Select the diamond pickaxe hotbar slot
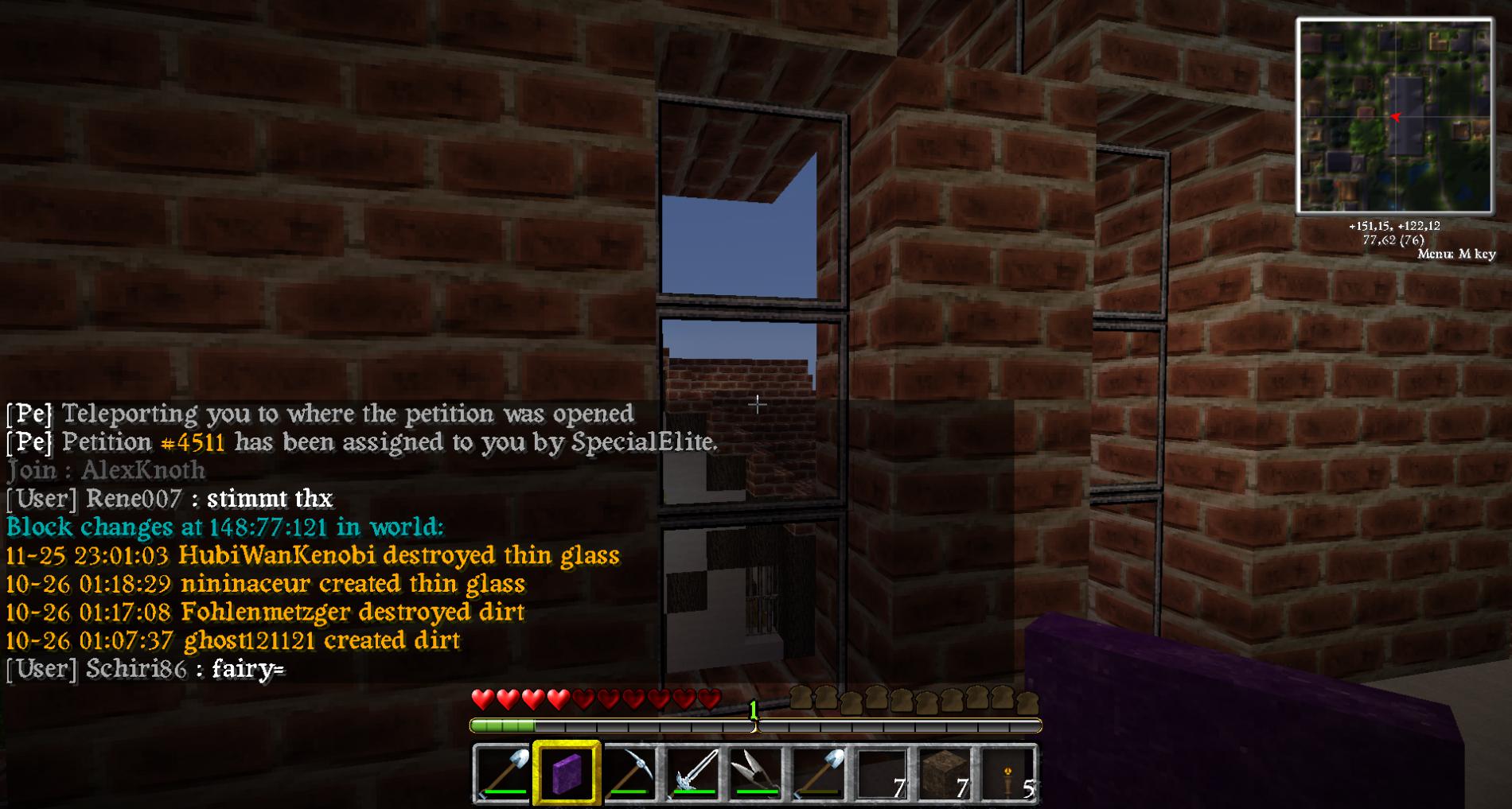Viewport: 1512px width, 809px height. coord(629,772)
